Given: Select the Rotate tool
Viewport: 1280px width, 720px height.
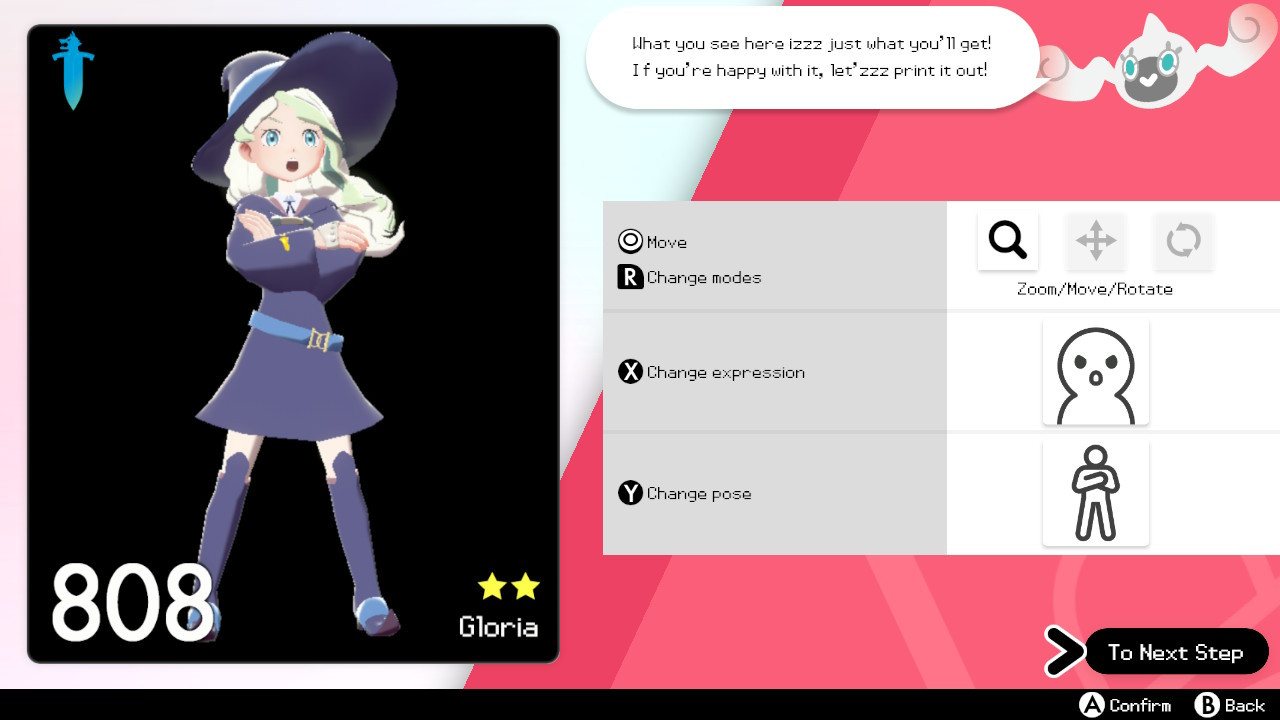Looking at the screenshot, I should tap(1183, 240).
